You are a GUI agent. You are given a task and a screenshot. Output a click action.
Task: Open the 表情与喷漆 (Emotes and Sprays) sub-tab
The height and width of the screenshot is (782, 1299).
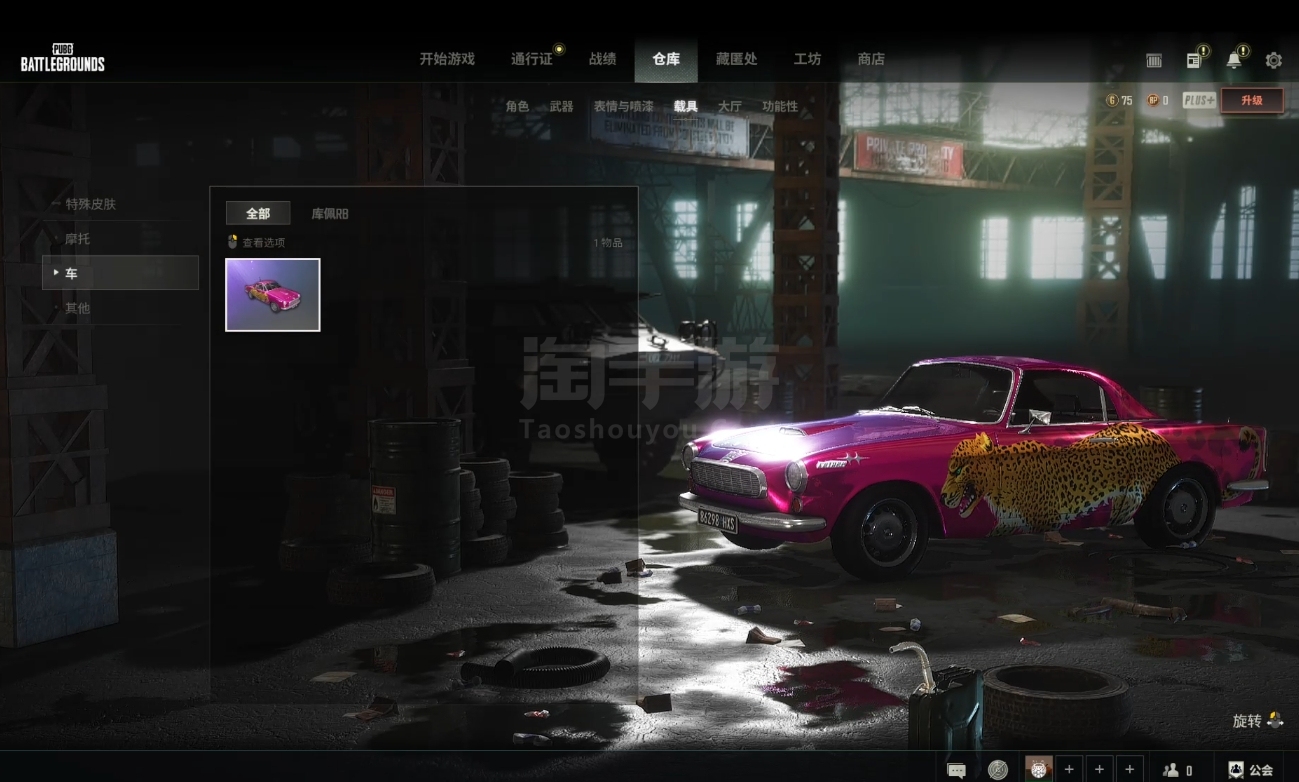click(x=623, y=106)
